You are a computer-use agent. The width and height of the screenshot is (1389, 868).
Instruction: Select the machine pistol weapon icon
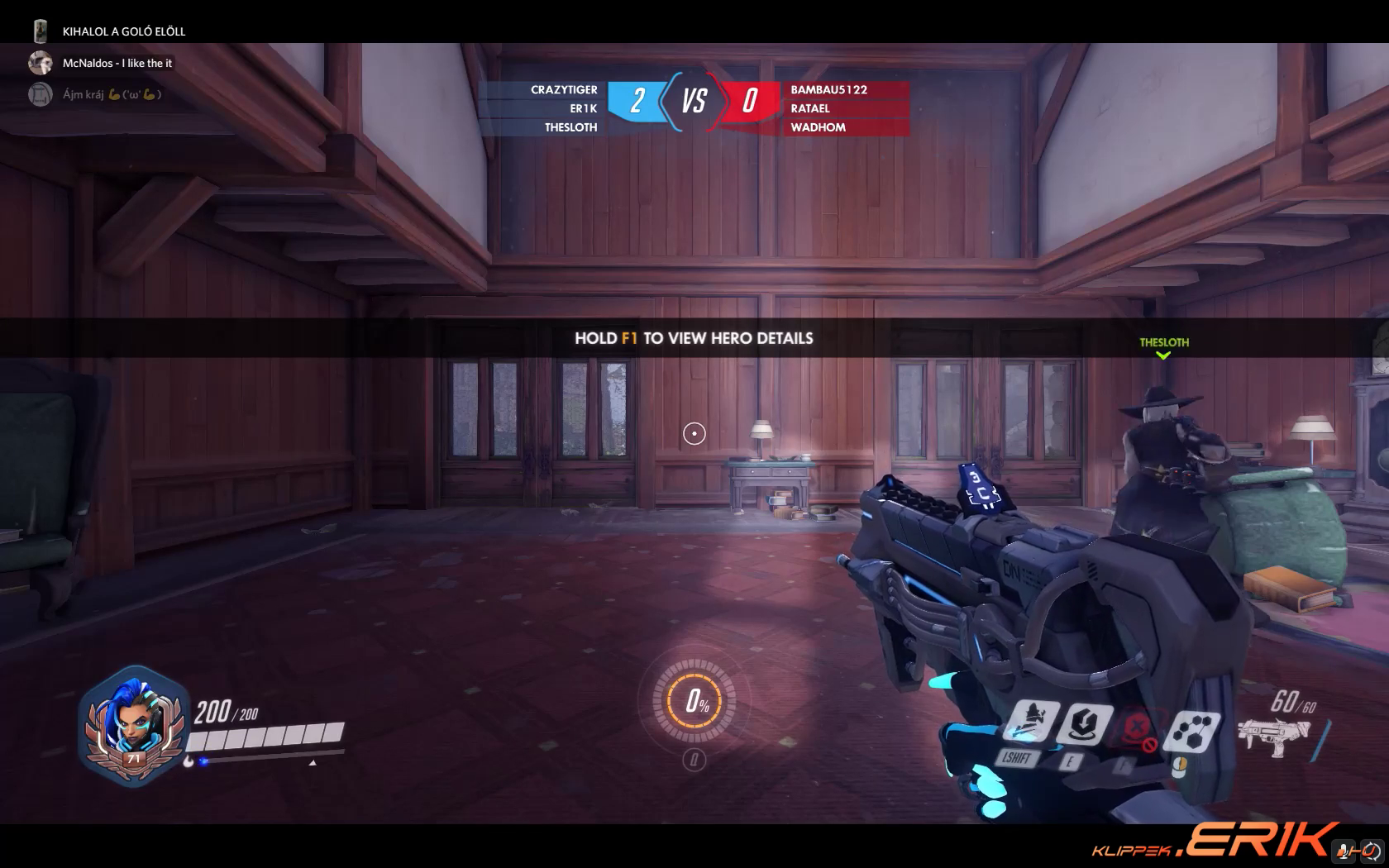pos(1273,736)
